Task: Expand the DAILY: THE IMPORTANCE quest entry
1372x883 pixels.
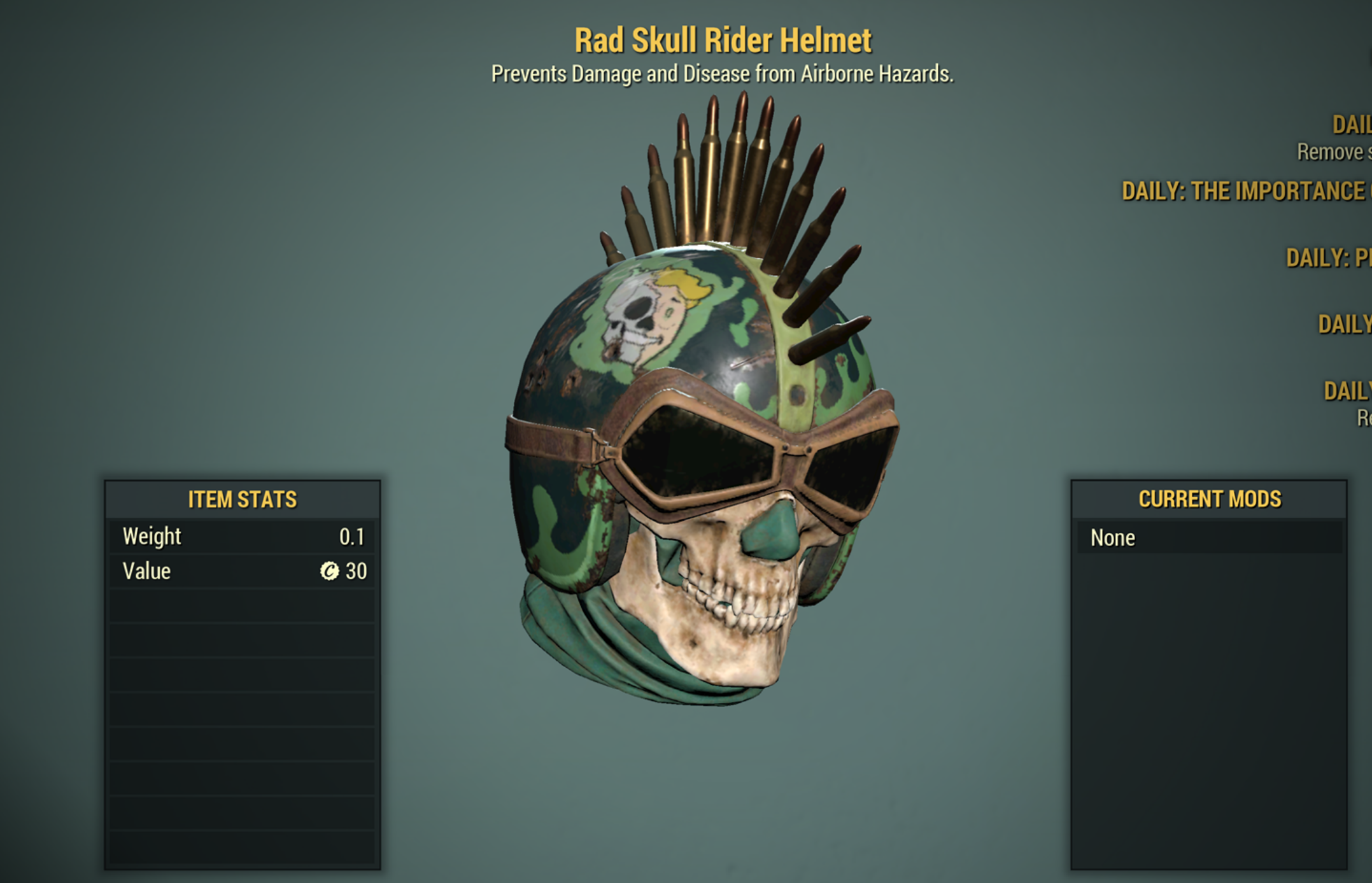Action: pyautogui.click(x=1248, y=191)
